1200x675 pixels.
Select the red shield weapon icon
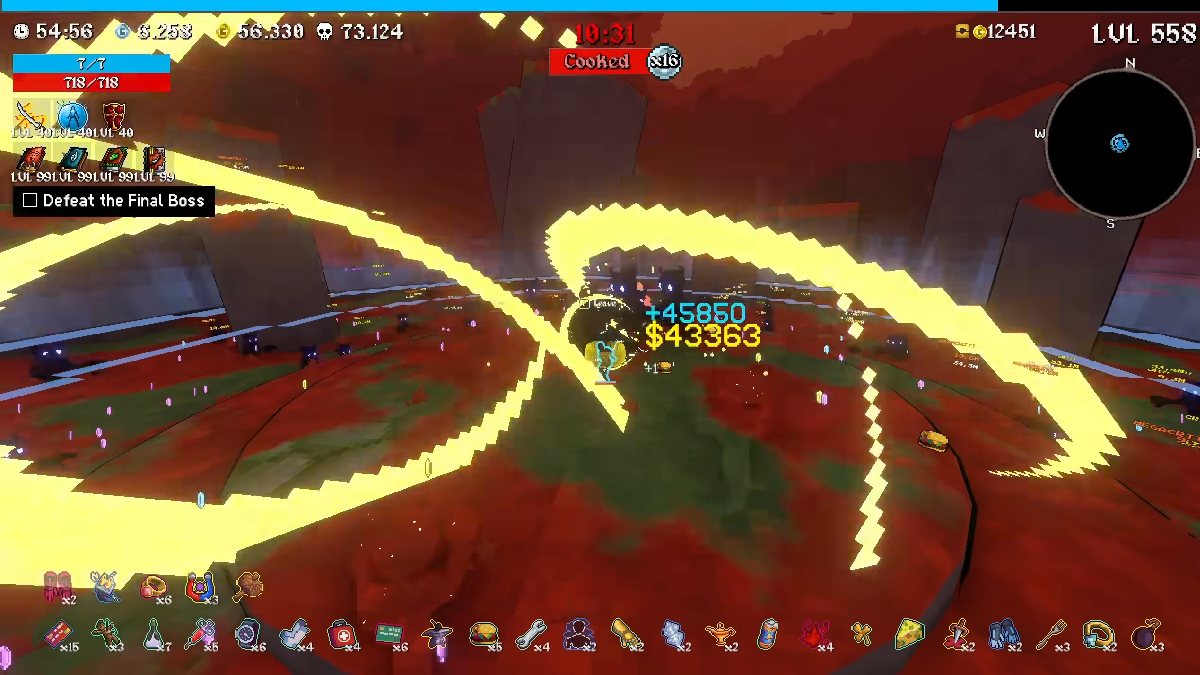point(113,116)
